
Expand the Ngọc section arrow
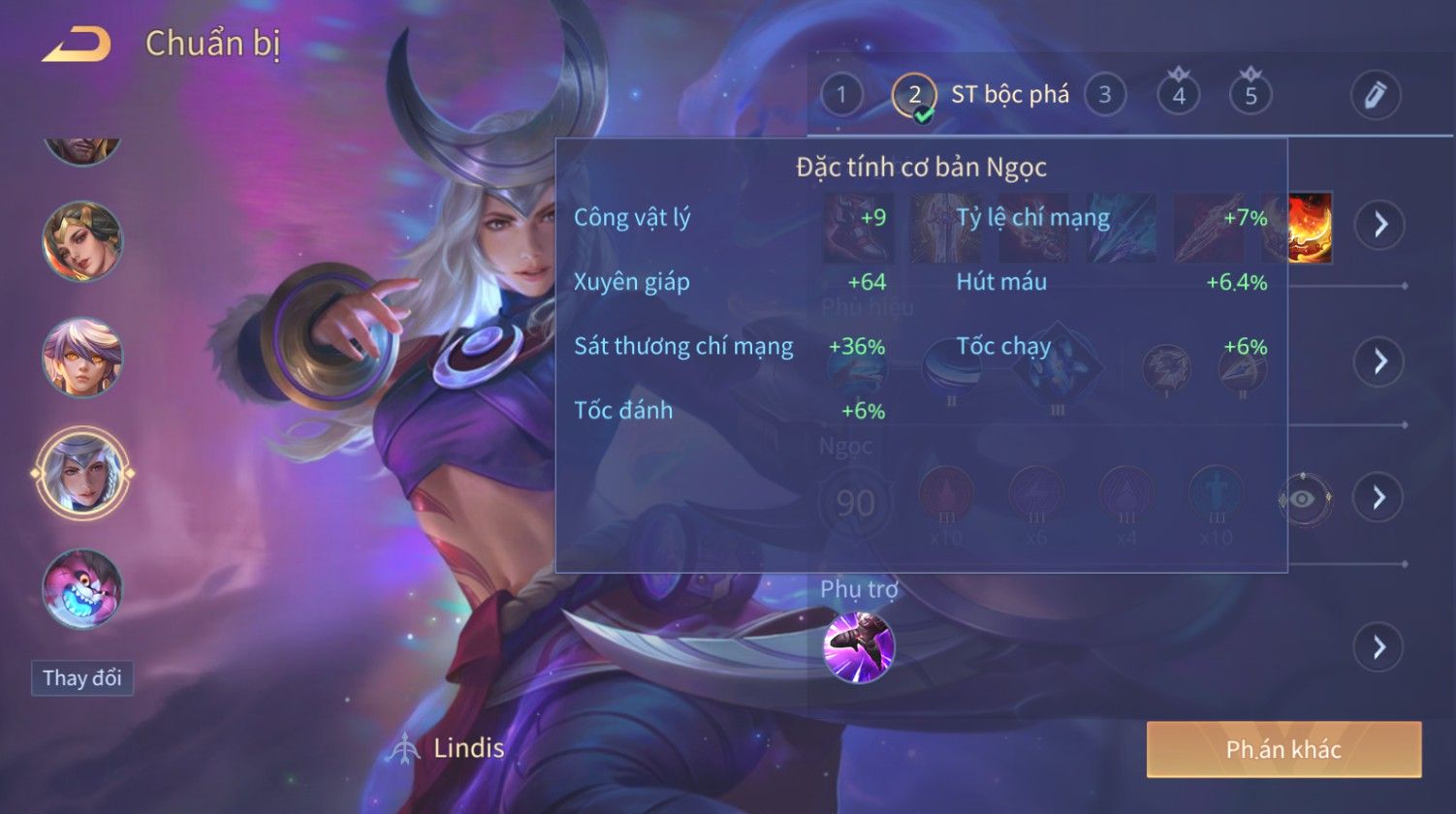pos(1378,497)
